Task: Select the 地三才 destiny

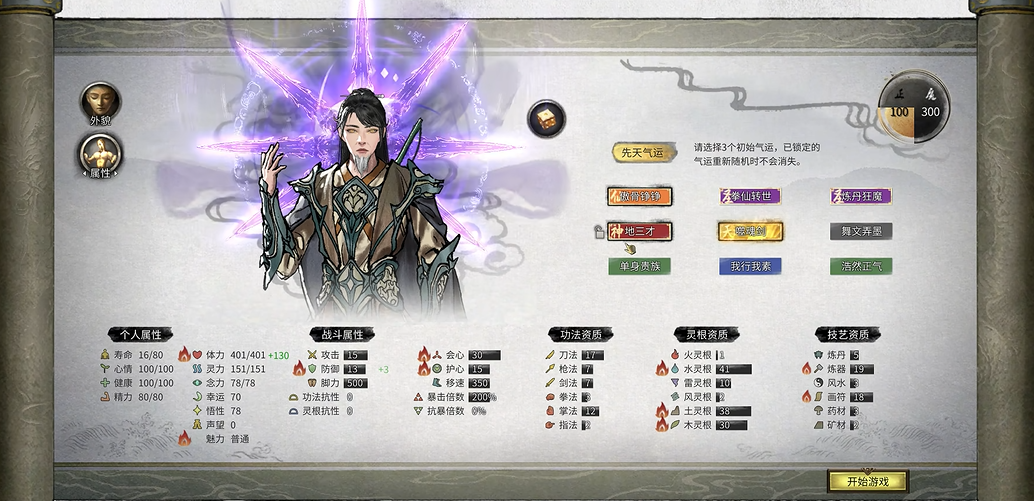Action: [639, 231]
